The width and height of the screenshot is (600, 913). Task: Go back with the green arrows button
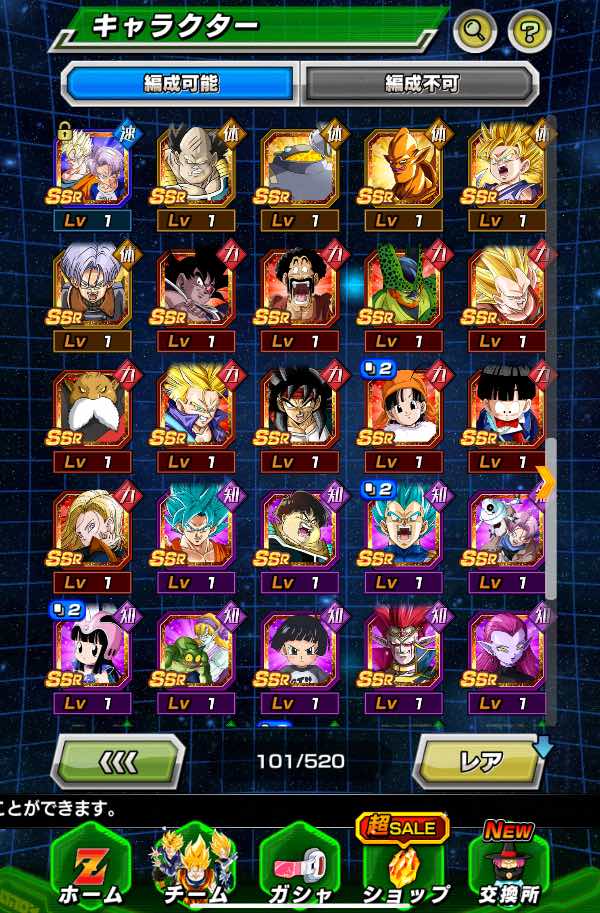pyautogui.click(x=117, y=762)
